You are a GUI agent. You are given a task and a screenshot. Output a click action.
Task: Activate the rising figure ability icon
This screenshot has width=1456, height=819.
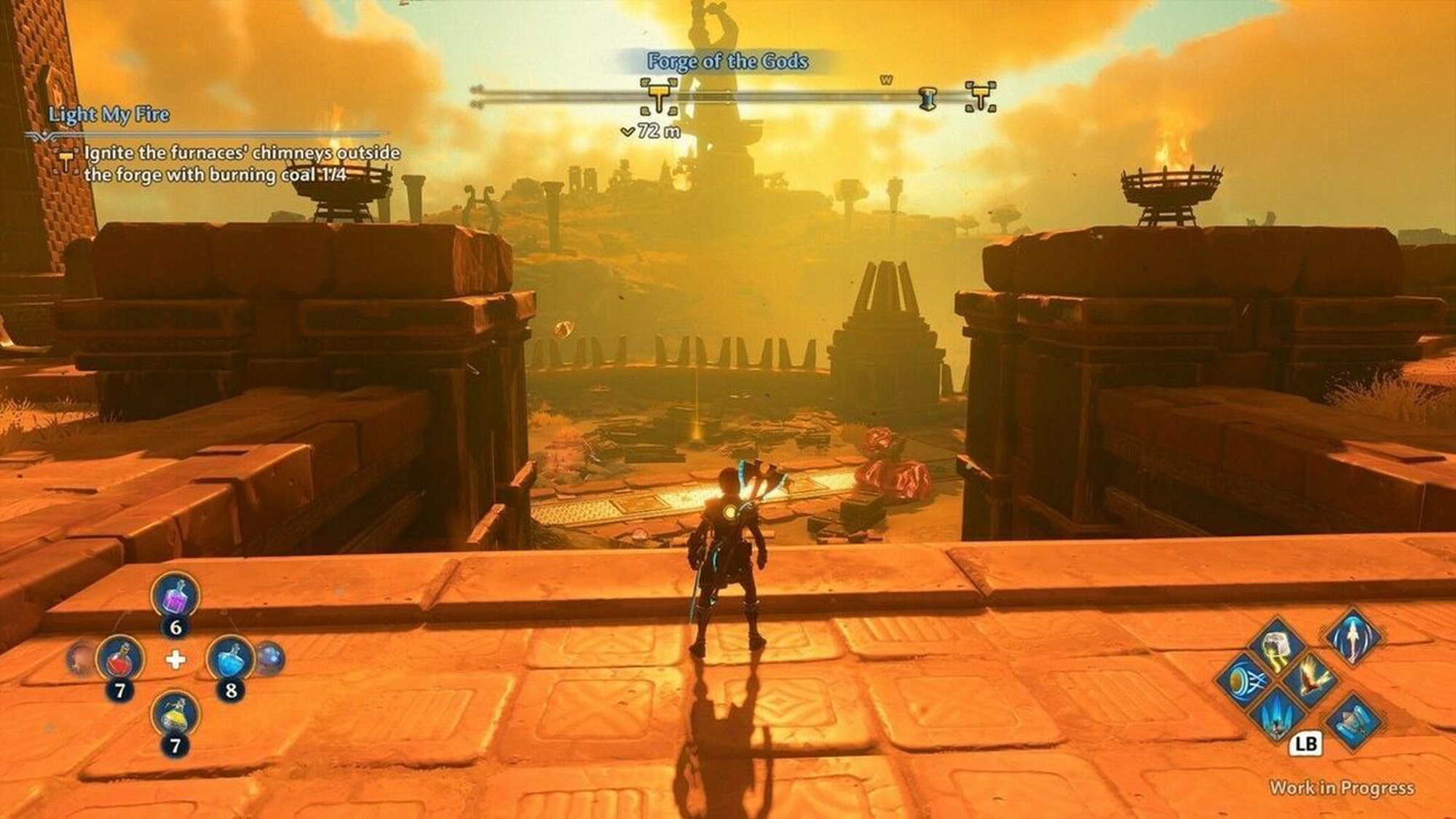(1352, 637)
